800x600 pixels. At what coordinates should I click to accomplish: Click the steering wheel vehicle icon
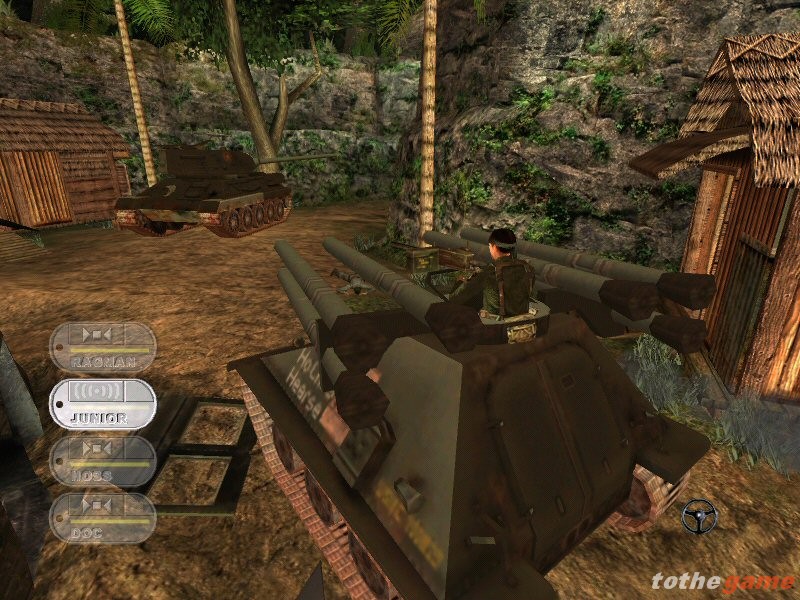[x=699, y=516]
